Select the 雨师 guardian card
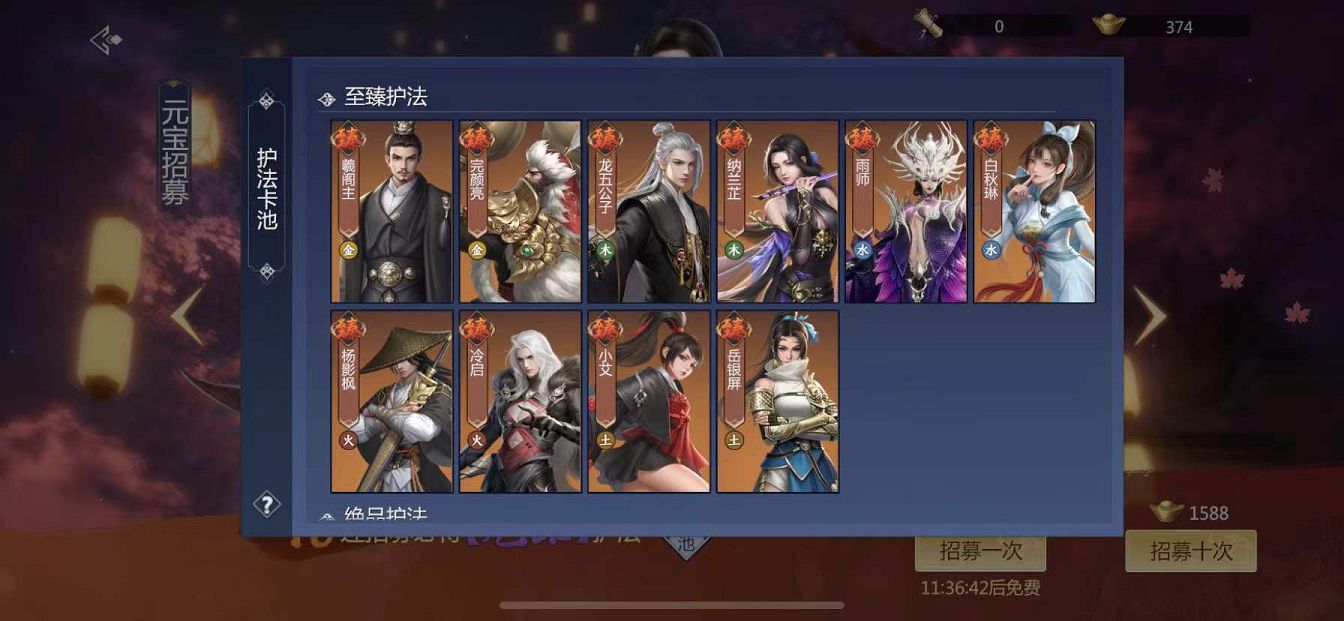This screenshot has height=621, width=1344. pyautogui.click(x=906, y=212)
